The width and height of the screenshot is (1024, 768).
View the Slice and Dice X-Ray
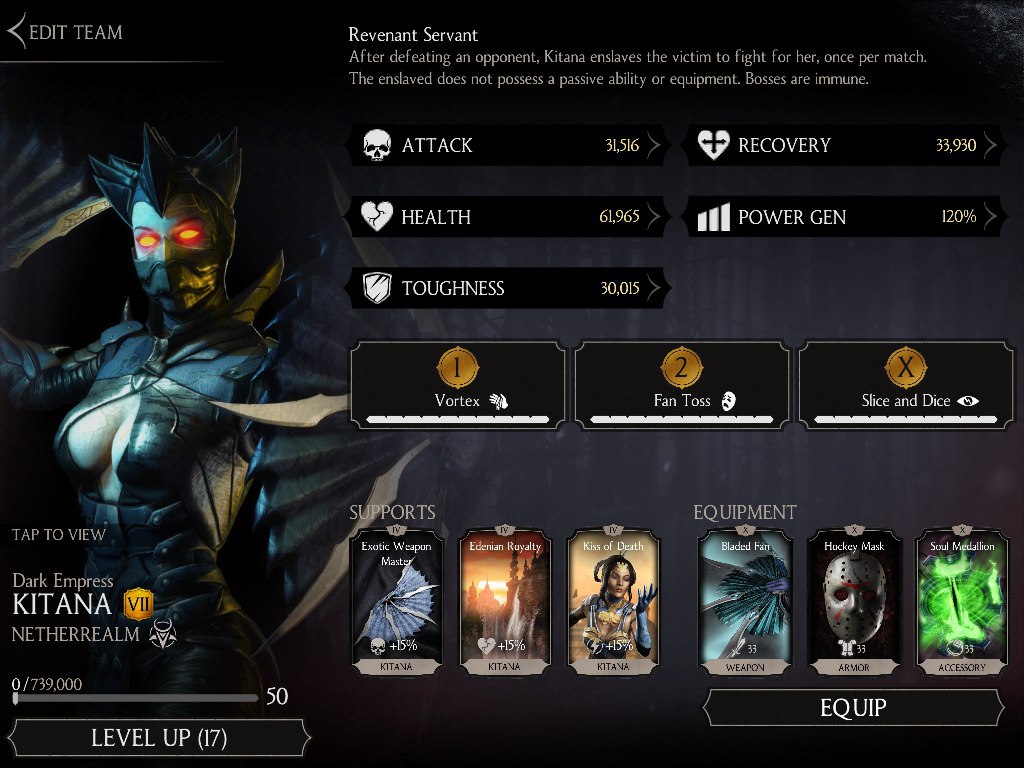tap(906, 385)
